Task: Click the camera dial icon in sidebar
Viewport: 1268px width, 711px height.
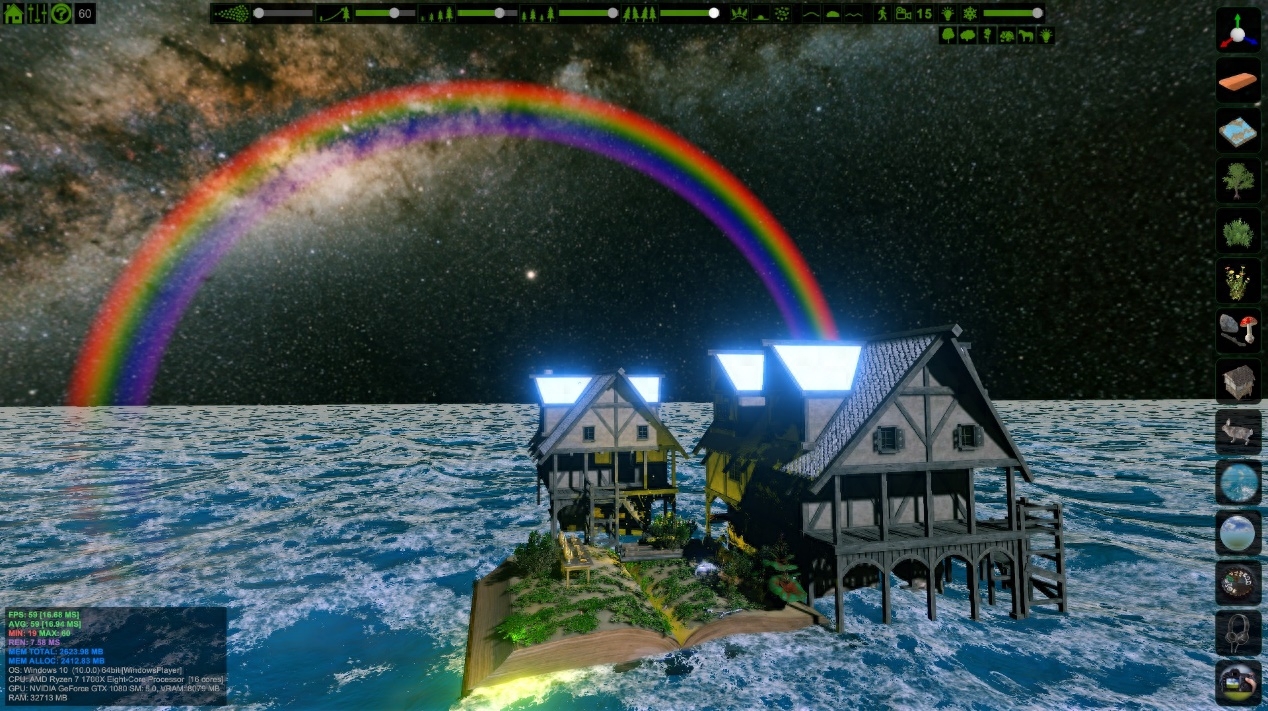Action: coord(1238,583)
